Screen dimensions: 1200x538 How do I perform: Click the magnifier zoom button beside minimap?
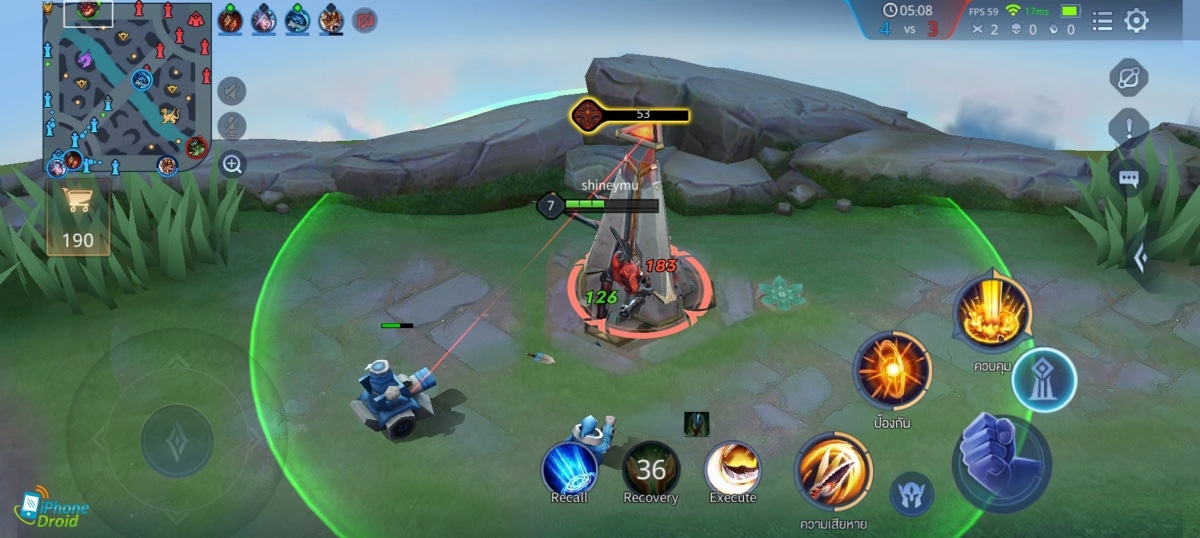pos(232,164)
